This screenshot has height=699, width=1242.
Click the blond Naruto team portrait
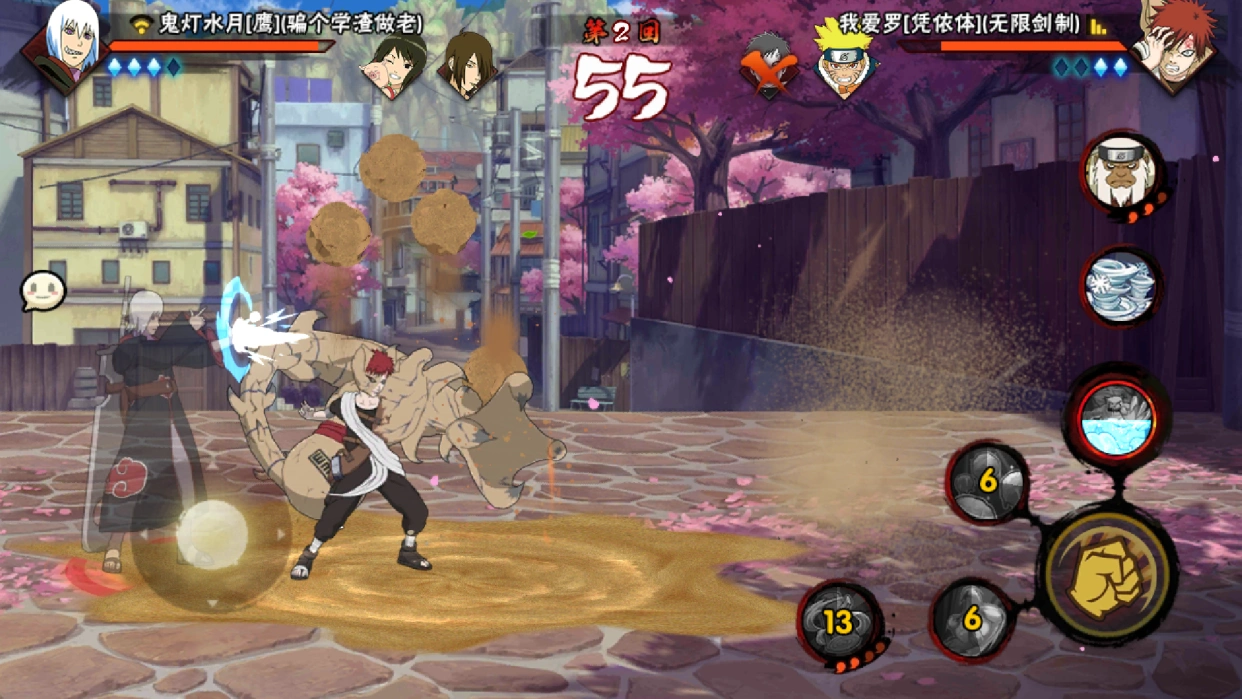[842, 60]
